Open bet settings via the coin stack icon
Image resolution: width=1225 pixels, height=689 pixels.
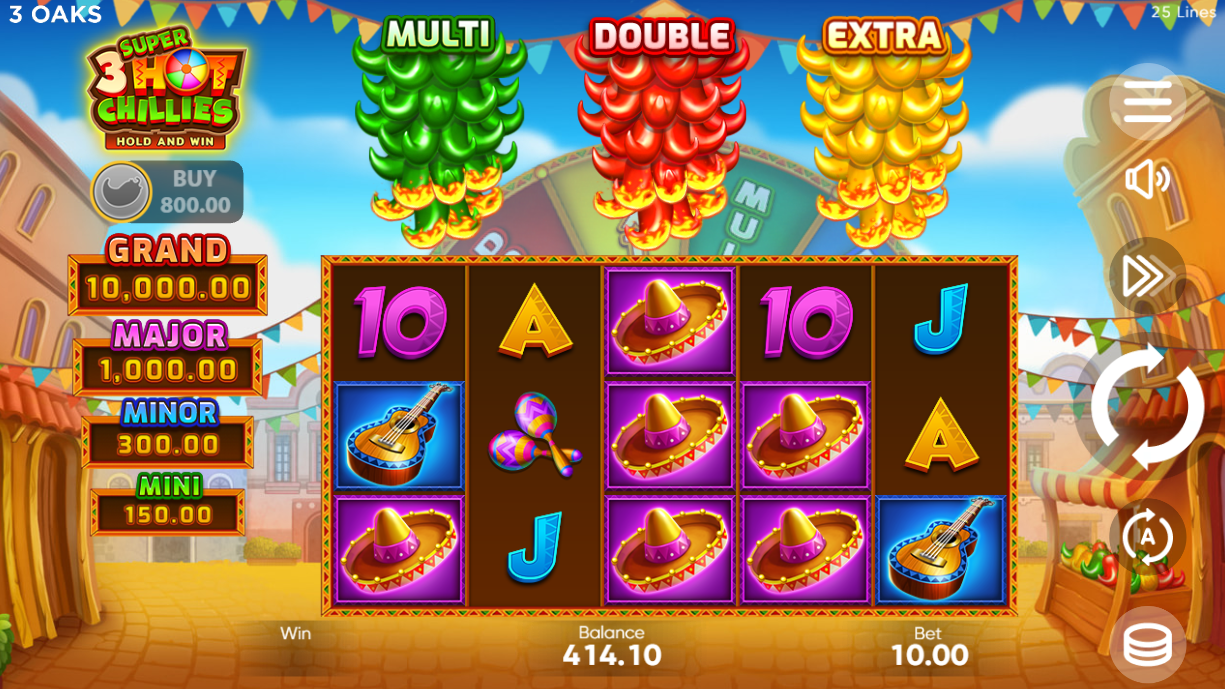pyautogui.click(x=1147, y=645)
